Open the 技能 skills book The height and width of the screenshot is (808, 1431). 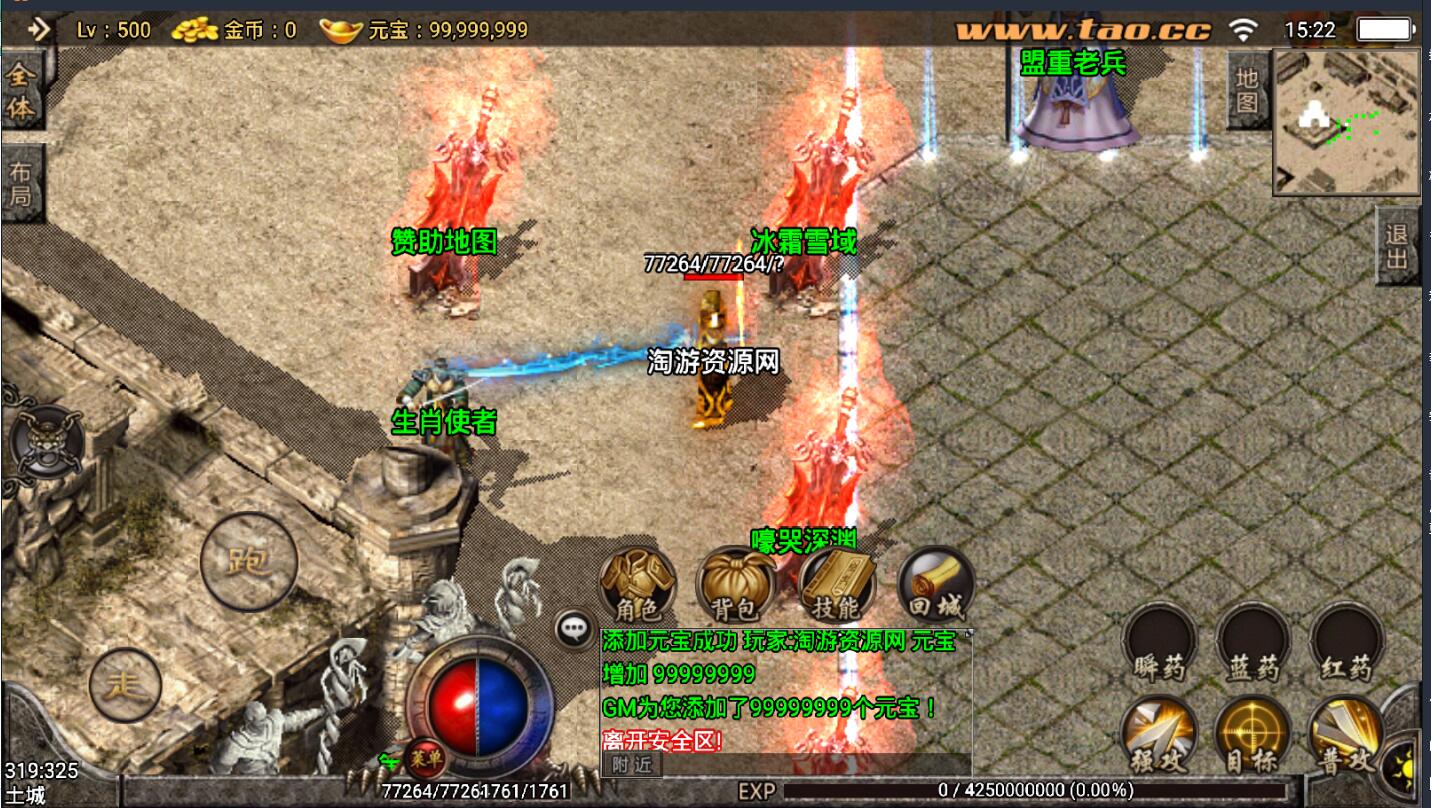(836, 585)
